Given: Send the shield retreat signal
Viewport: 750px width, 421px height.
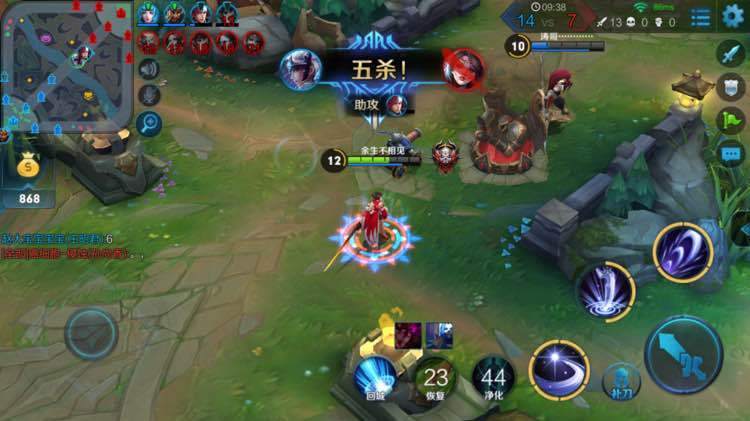Looking at the screenshot, I should point(731,87).
